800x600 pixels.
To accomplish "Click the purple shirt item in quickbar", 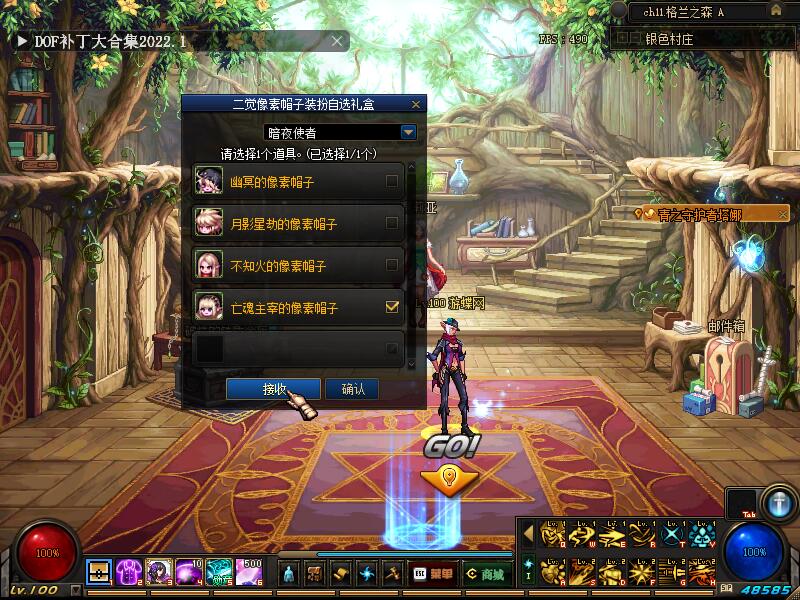I will click(129, 572).
